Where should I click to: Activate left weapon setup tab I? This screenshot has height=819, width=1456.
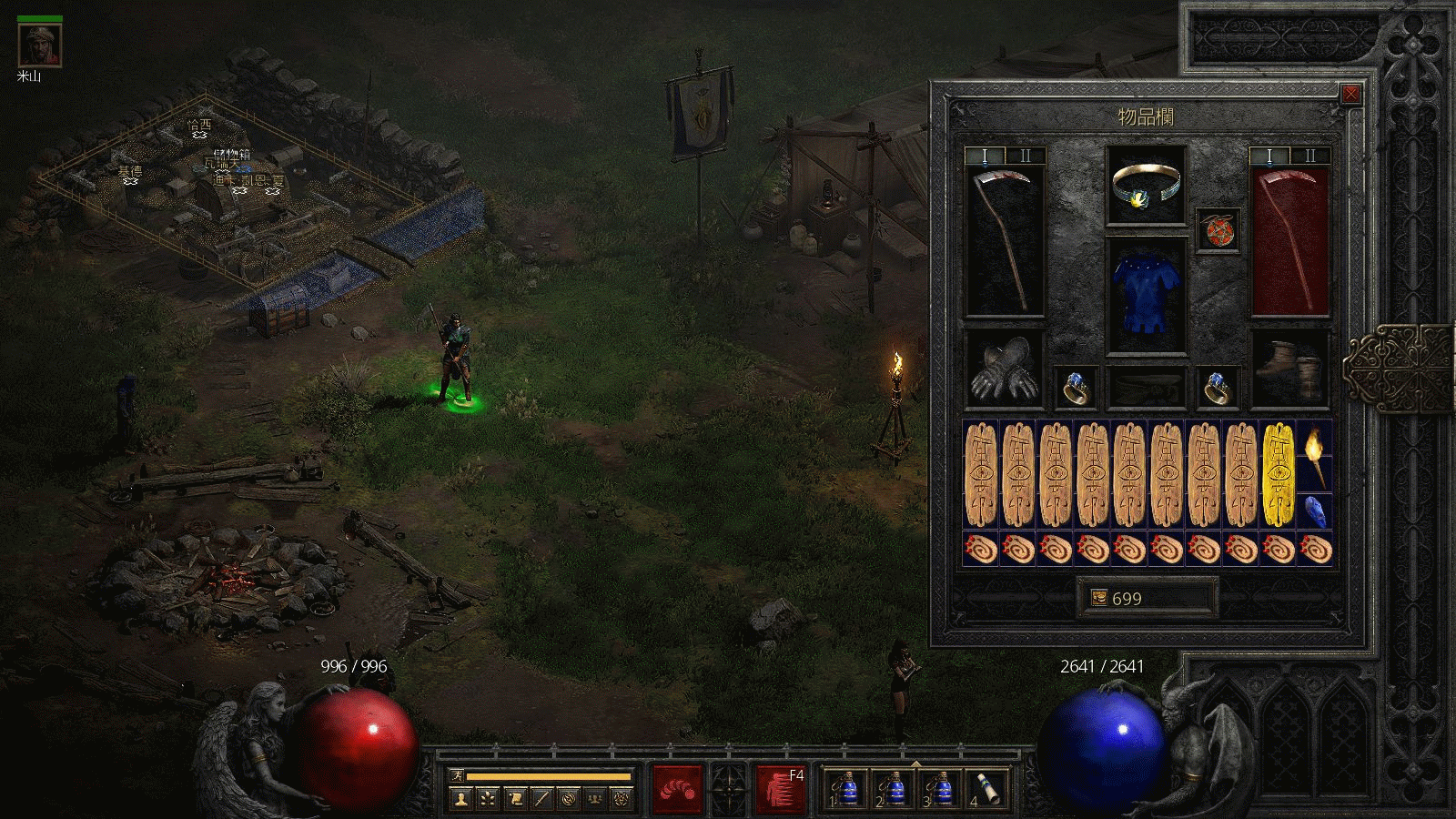click(x=986, y=155)
